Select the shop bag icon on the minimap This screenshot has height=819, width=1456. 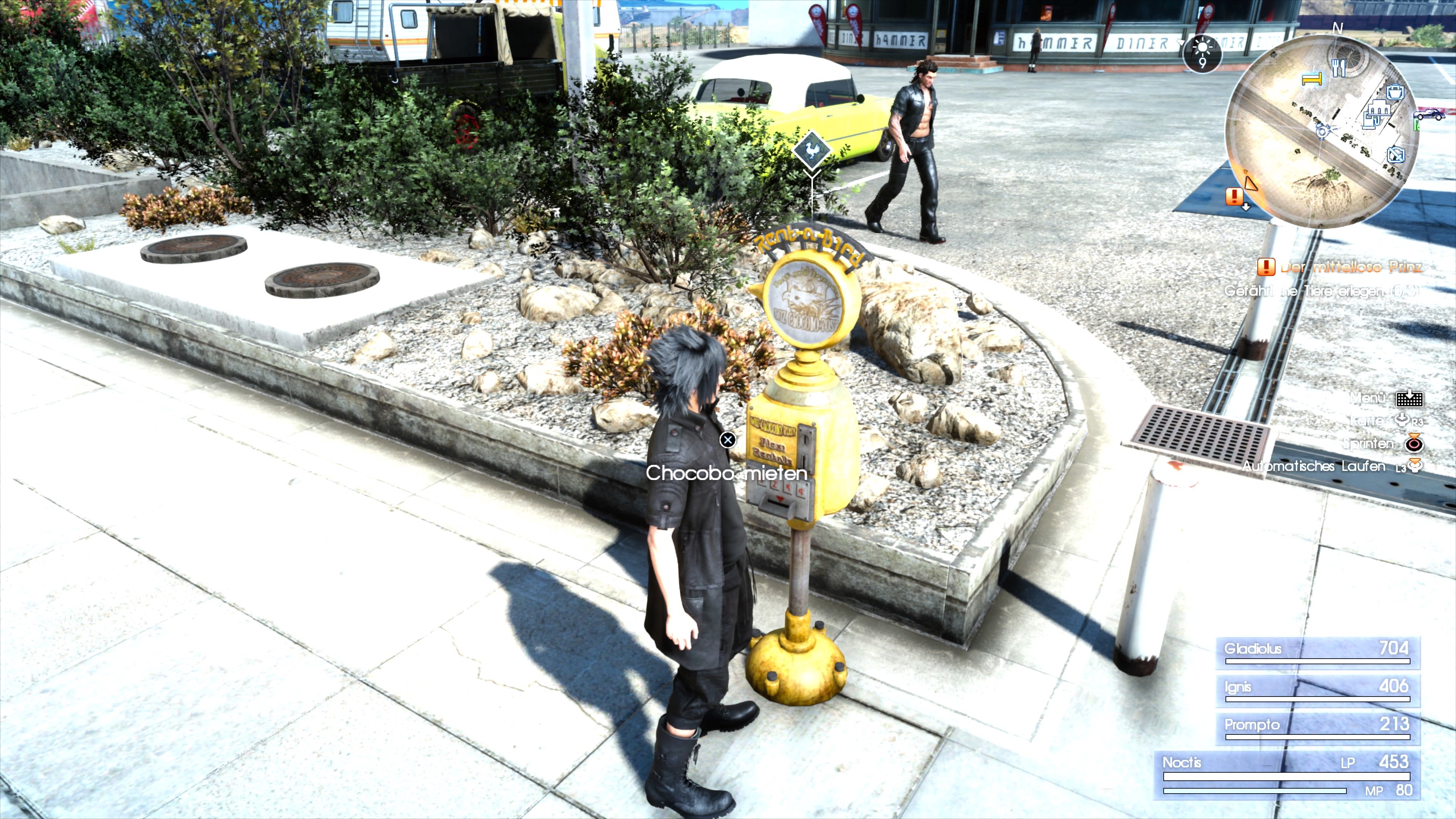point(1395,92)
